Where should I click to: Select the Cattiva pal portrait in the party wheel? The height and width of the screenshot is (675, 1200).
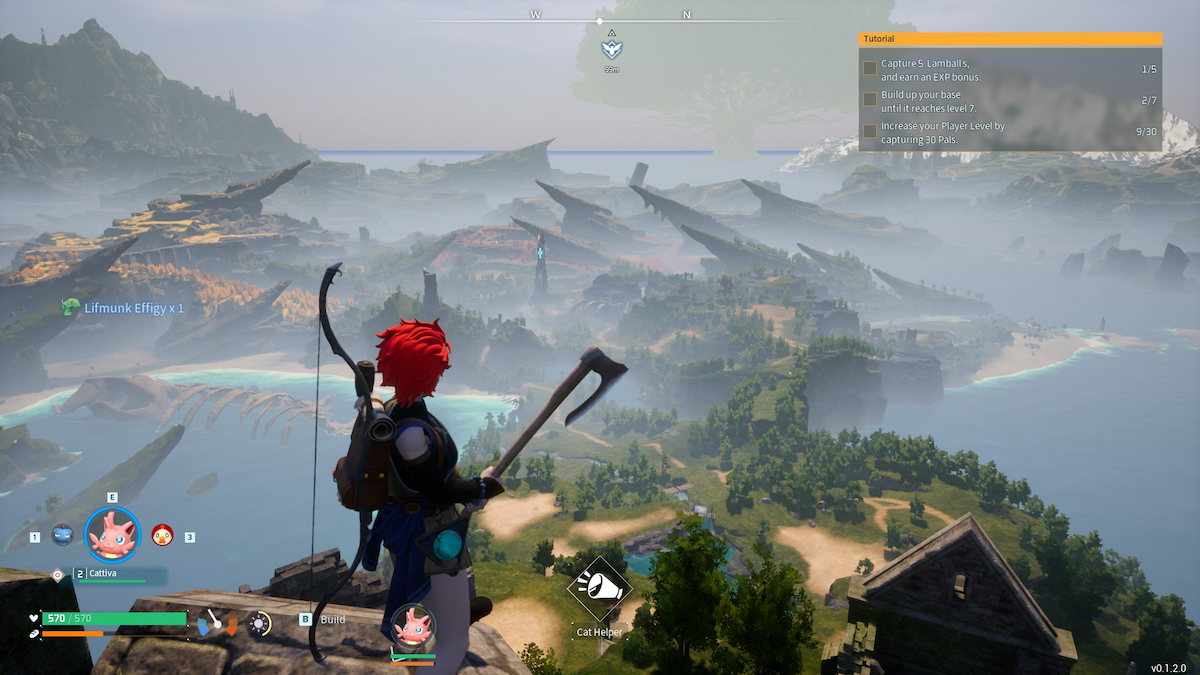coord(112,535)
